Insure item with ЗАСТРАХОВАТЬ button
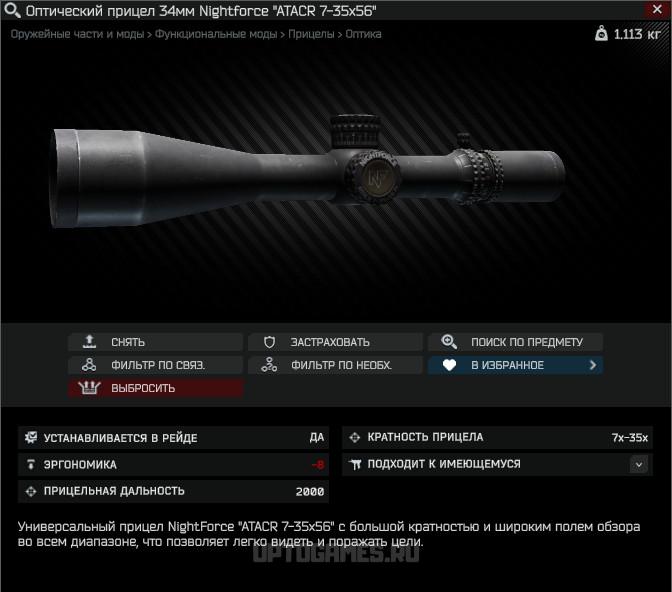This screenshot has width=672, height=592. click(335, 342)
